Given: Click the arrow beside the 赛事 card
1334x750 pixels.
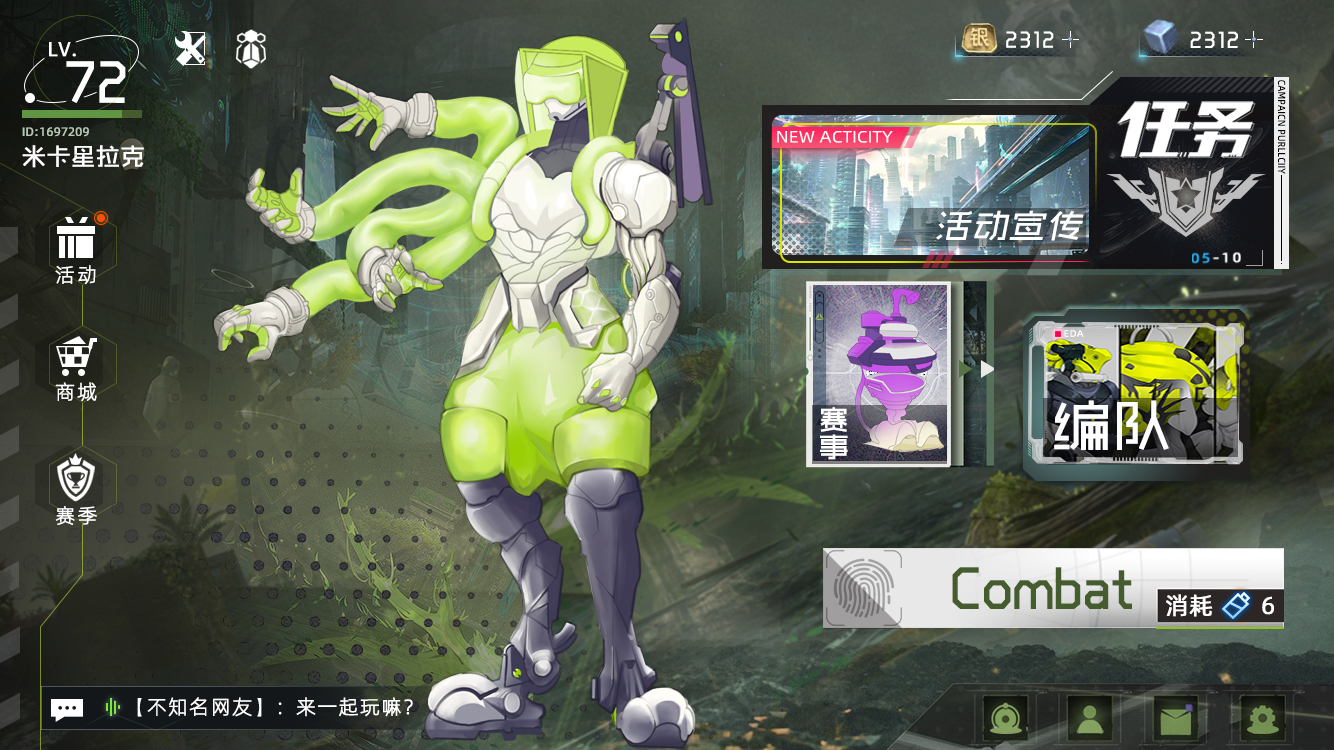Looking at the screenshot, I should [x=987, y=369].
